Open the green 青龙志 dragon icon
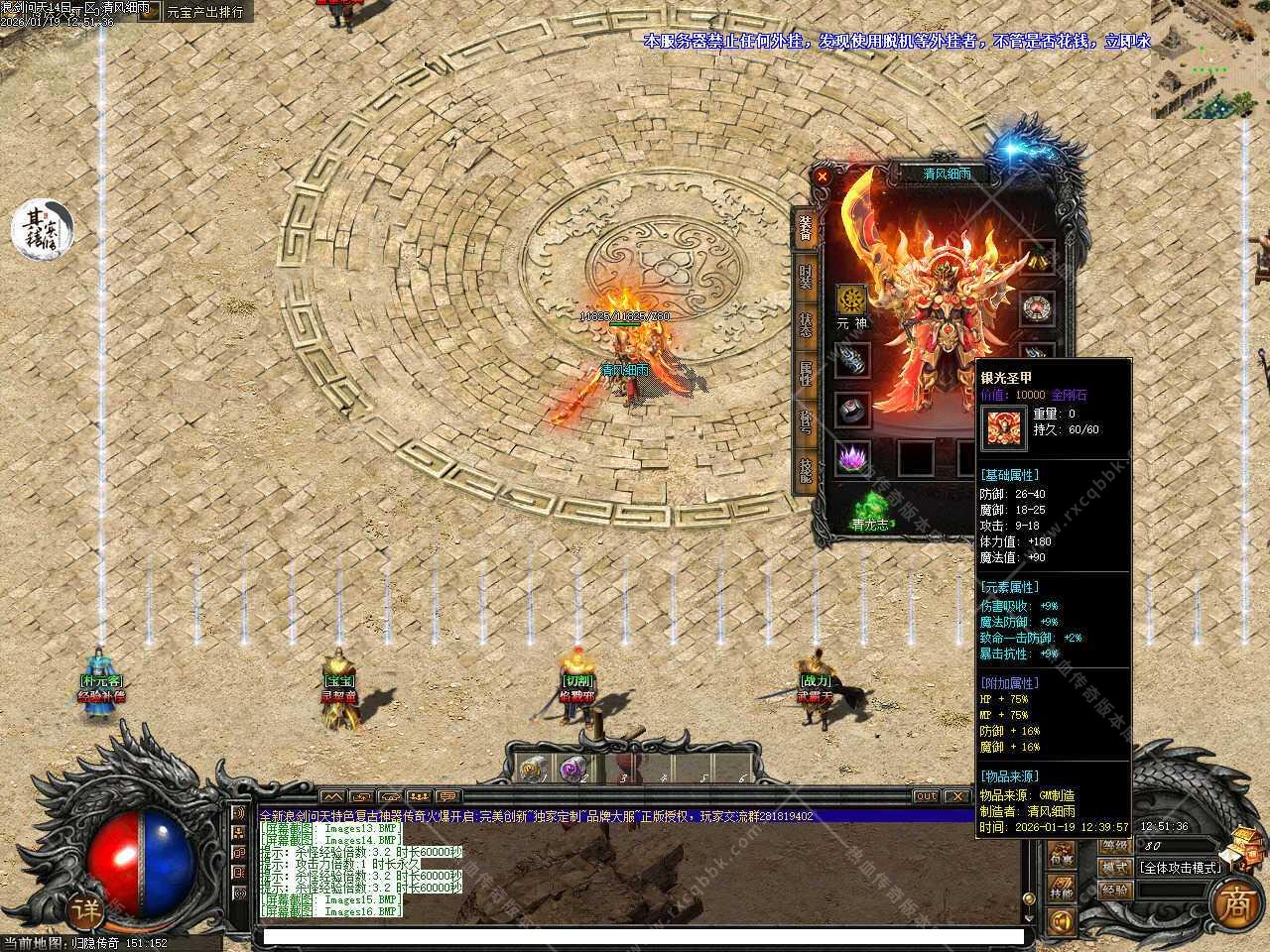The width and height of the screenshot is (1270, 952). tap(871, 506)
